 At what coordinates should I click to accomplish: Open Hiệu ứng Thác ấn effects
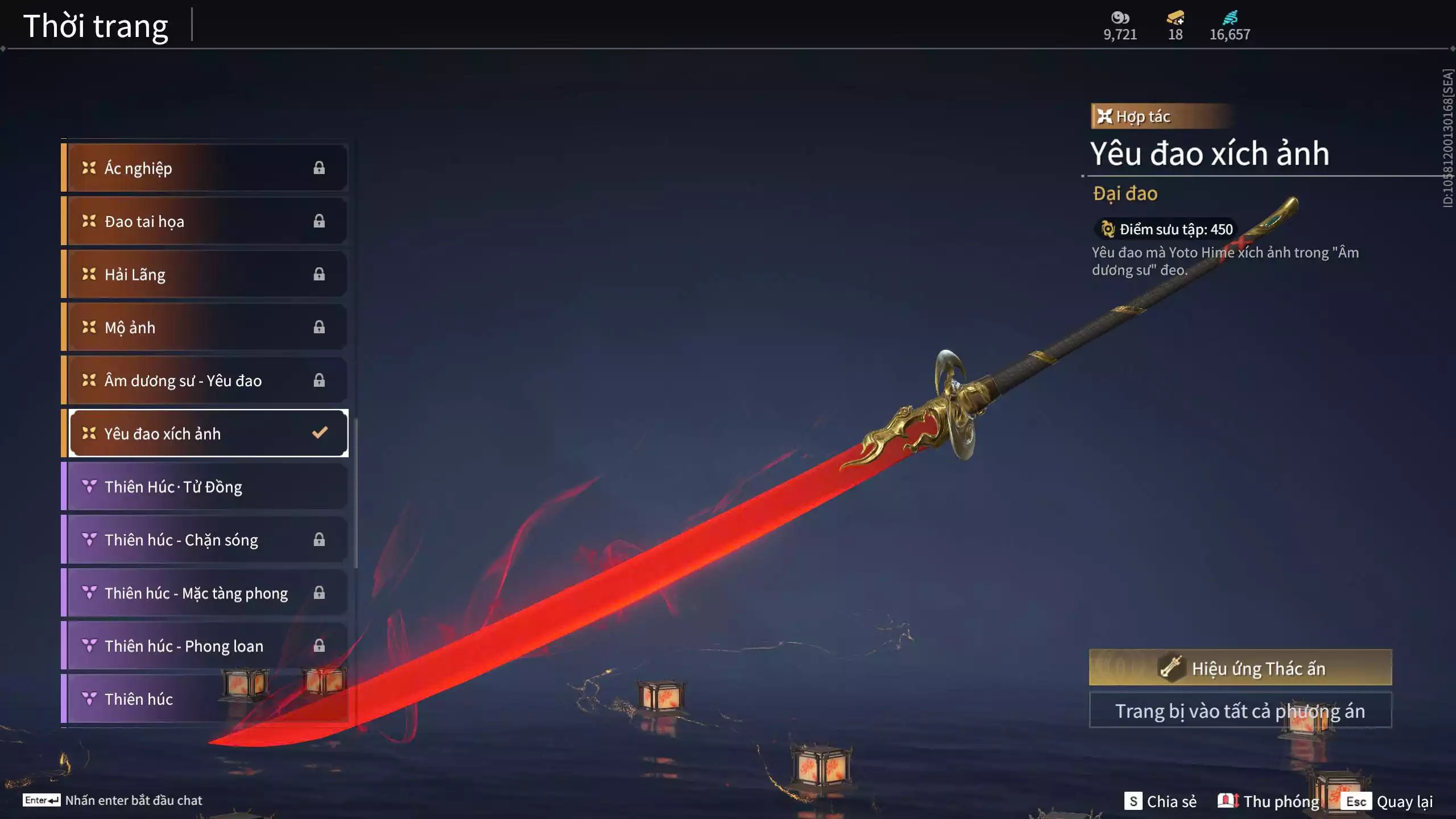point(1240,668)
